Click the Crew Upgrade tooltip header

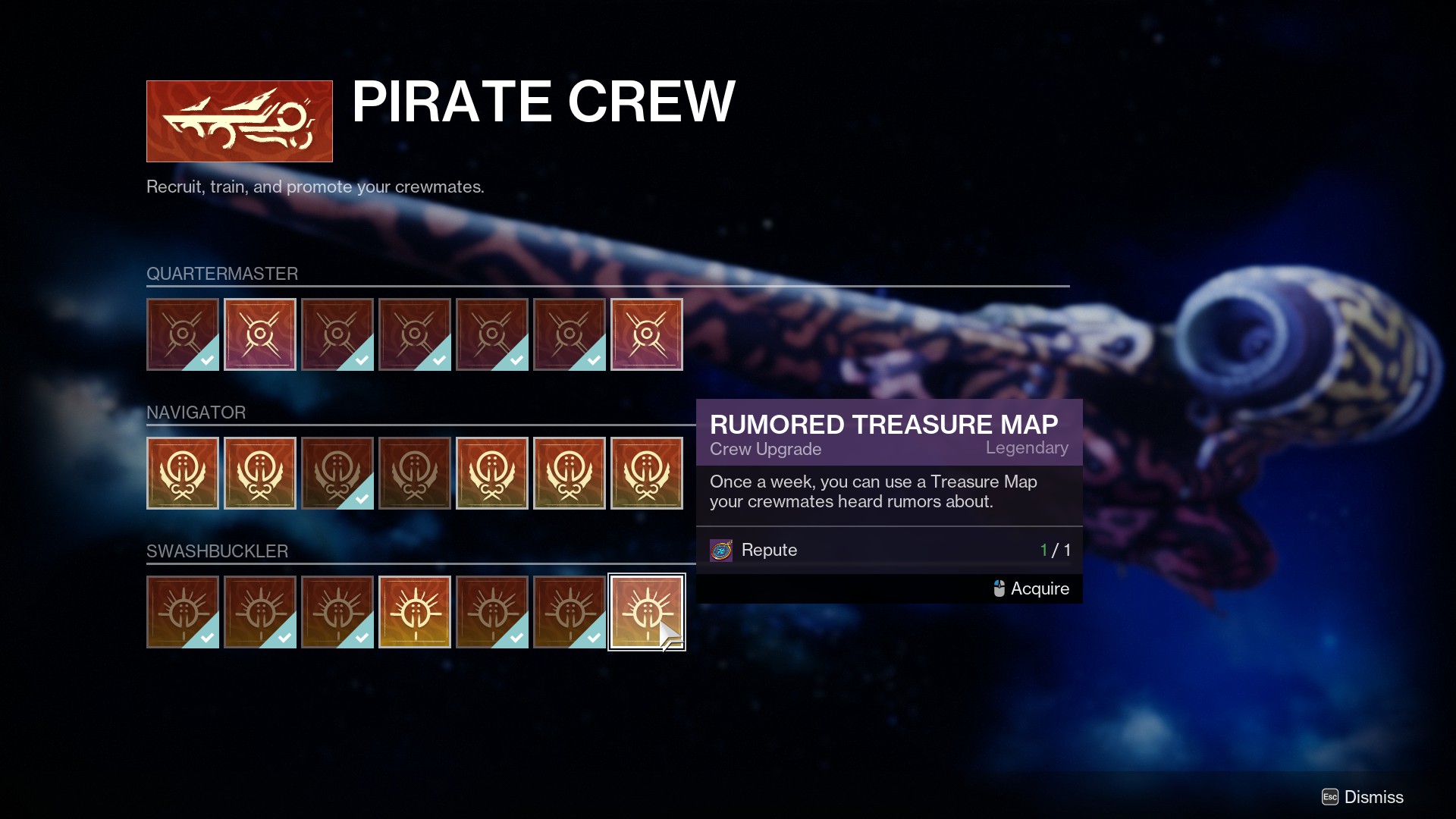pos(765,449)
